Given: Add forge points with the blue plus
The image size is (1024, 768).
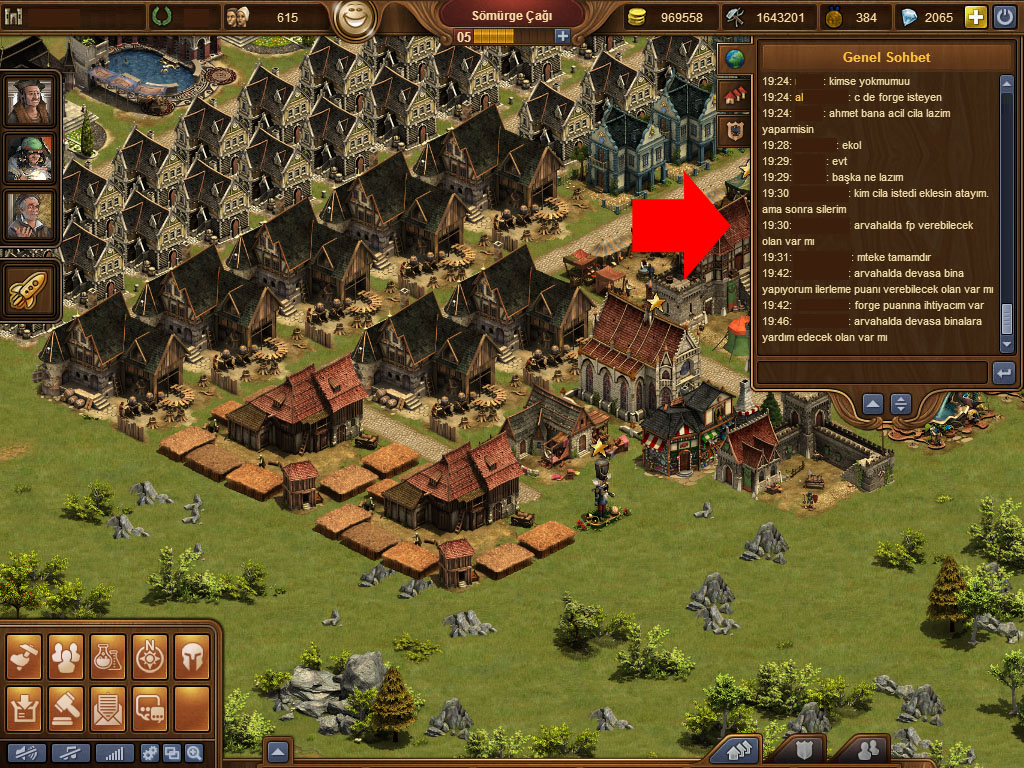Looking at the screenshot, I should click(562, 36).
